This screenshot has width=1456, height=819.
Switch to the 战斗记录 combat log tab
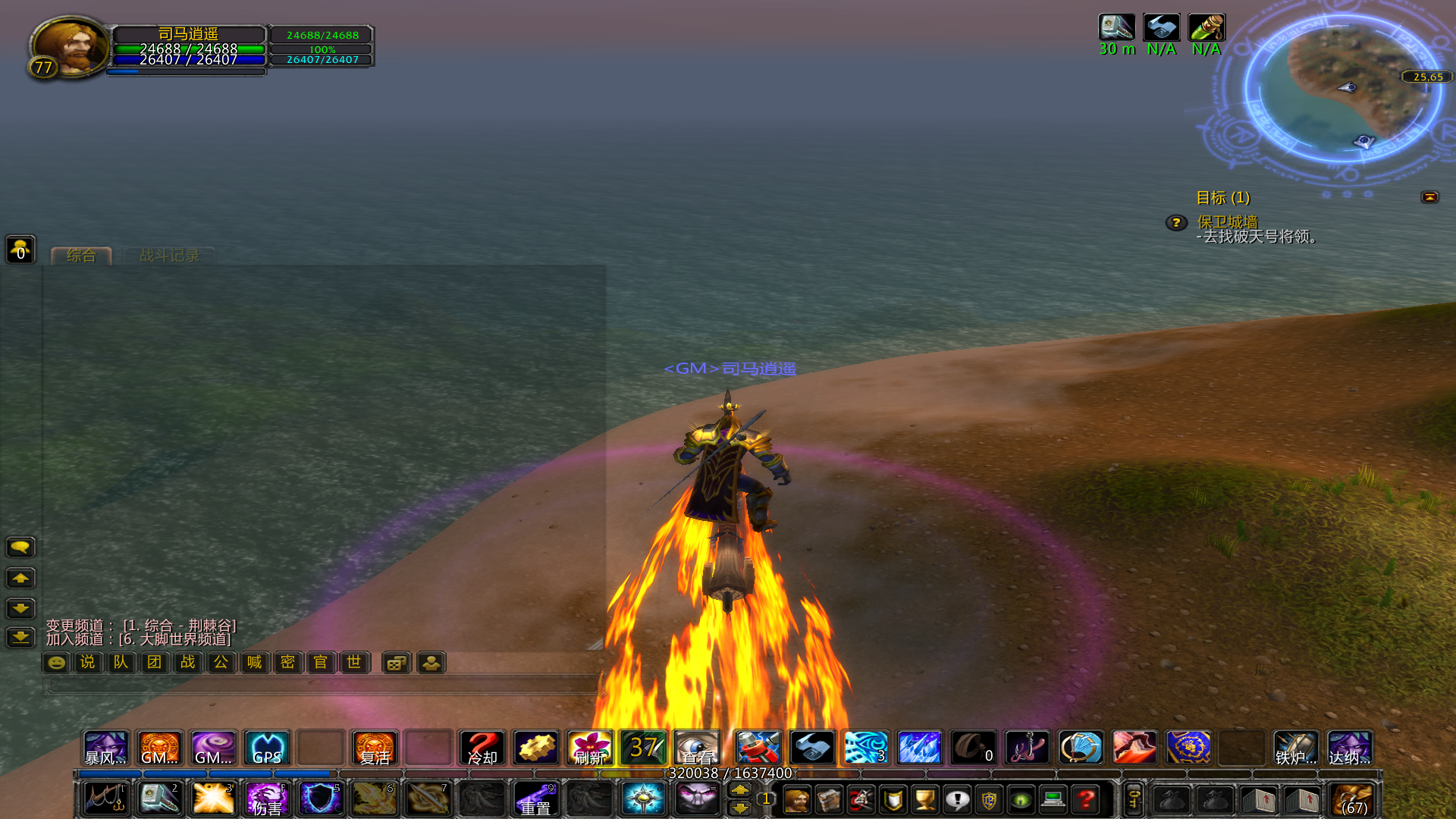tap(169, 256)
